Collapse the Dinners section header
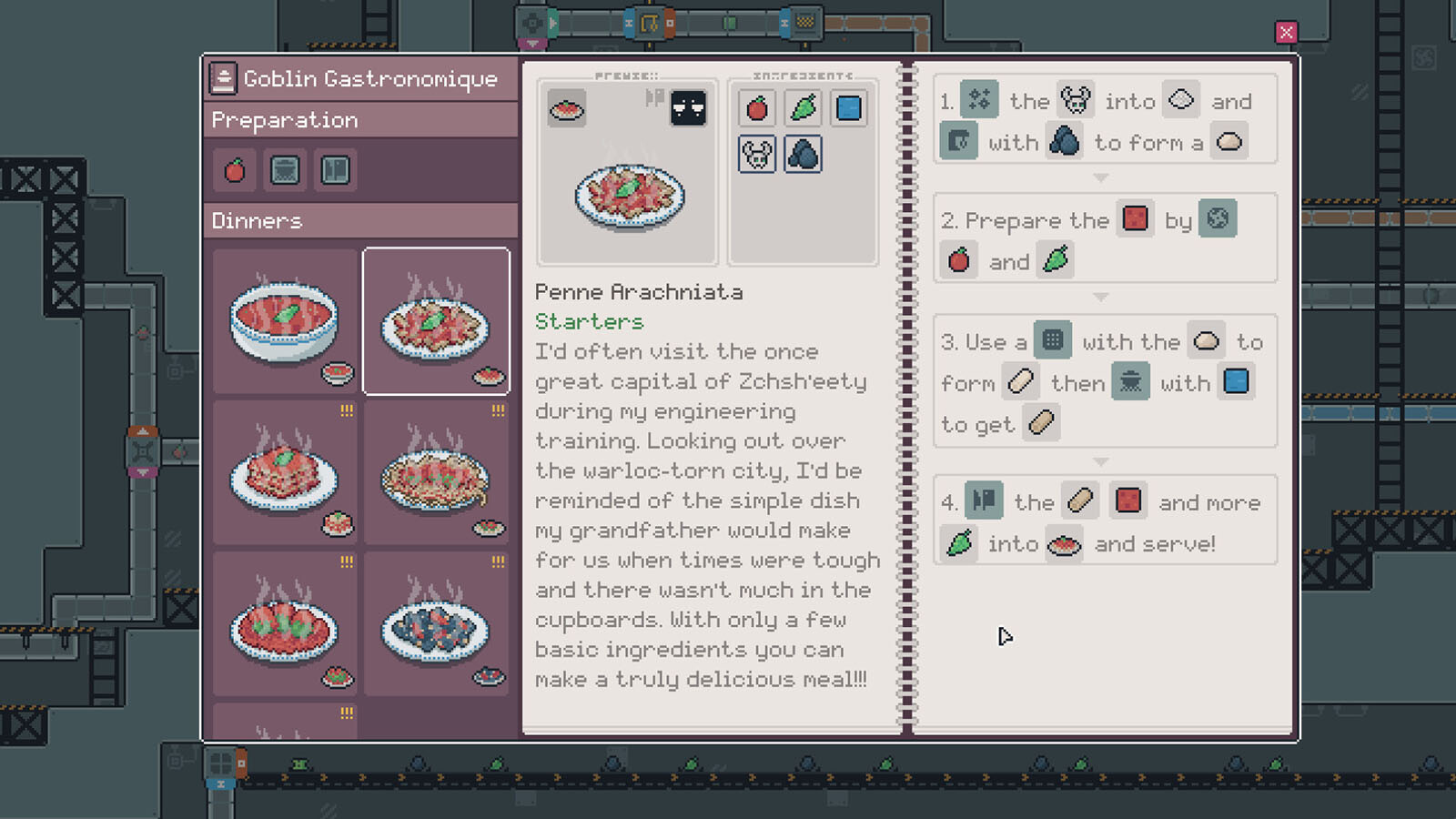 pyautogui.click(x=360, y=221)
